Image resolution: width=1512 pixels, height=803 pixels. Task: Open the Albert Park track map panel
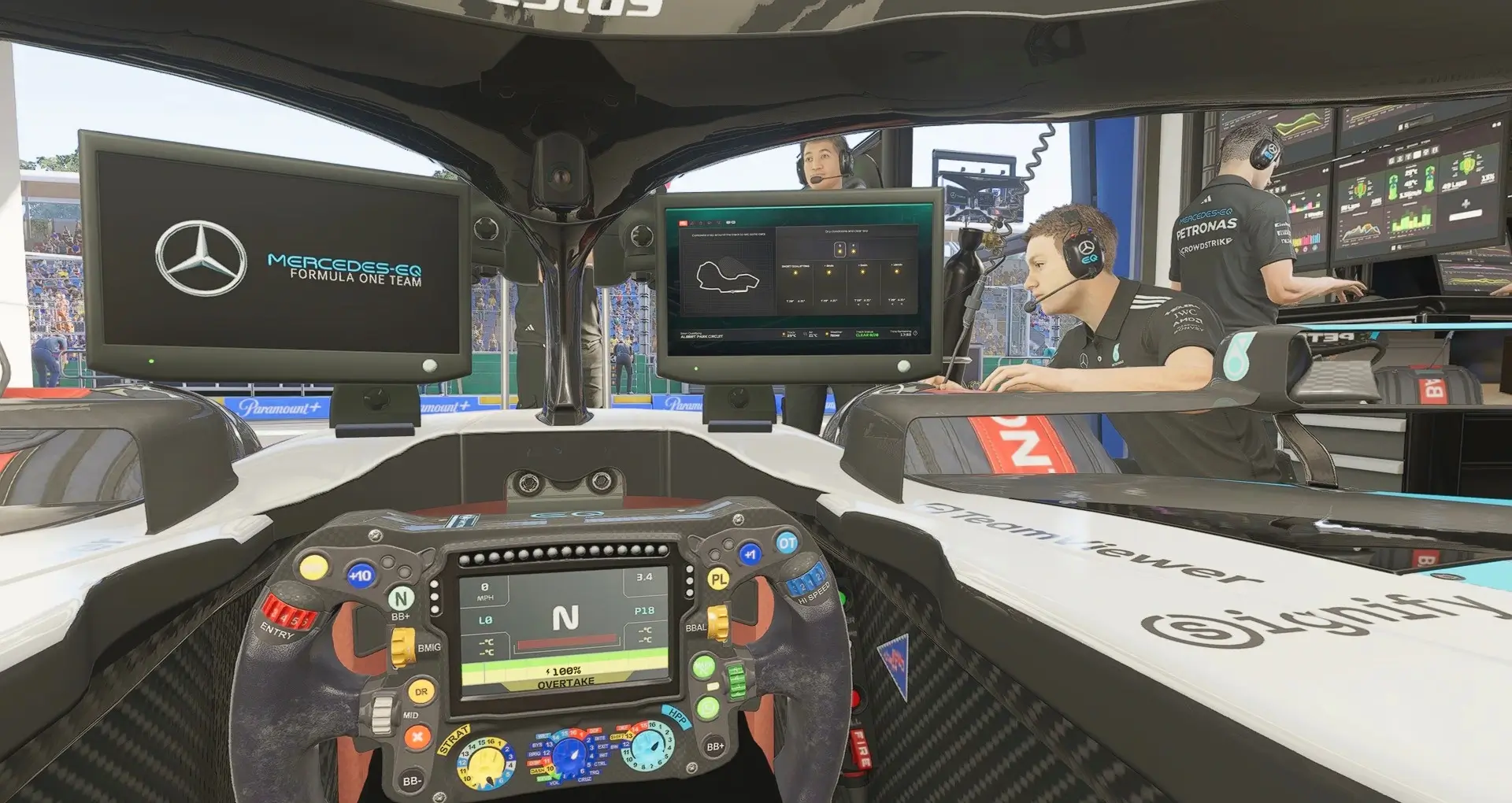point(727,275)
